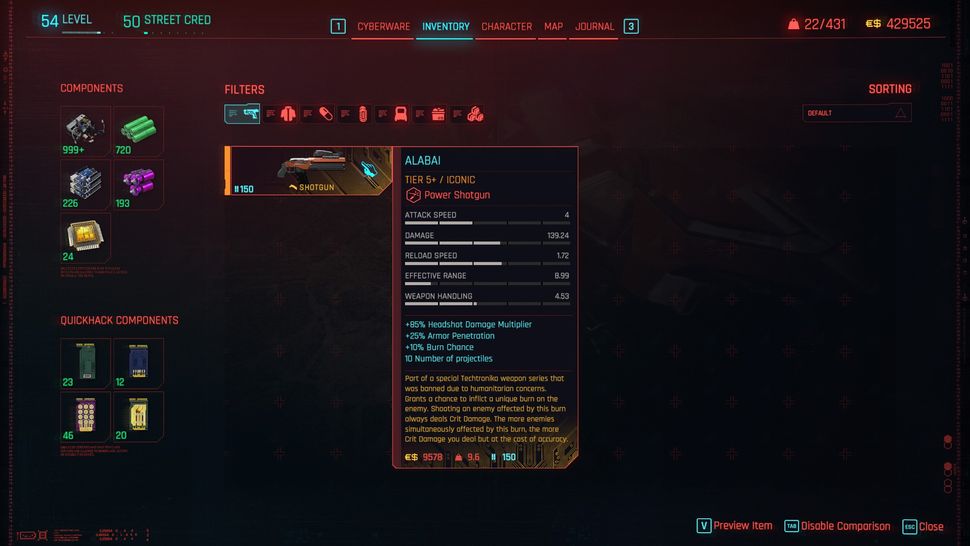
Task: Switch to the Character tab
Action: point(506,26)
